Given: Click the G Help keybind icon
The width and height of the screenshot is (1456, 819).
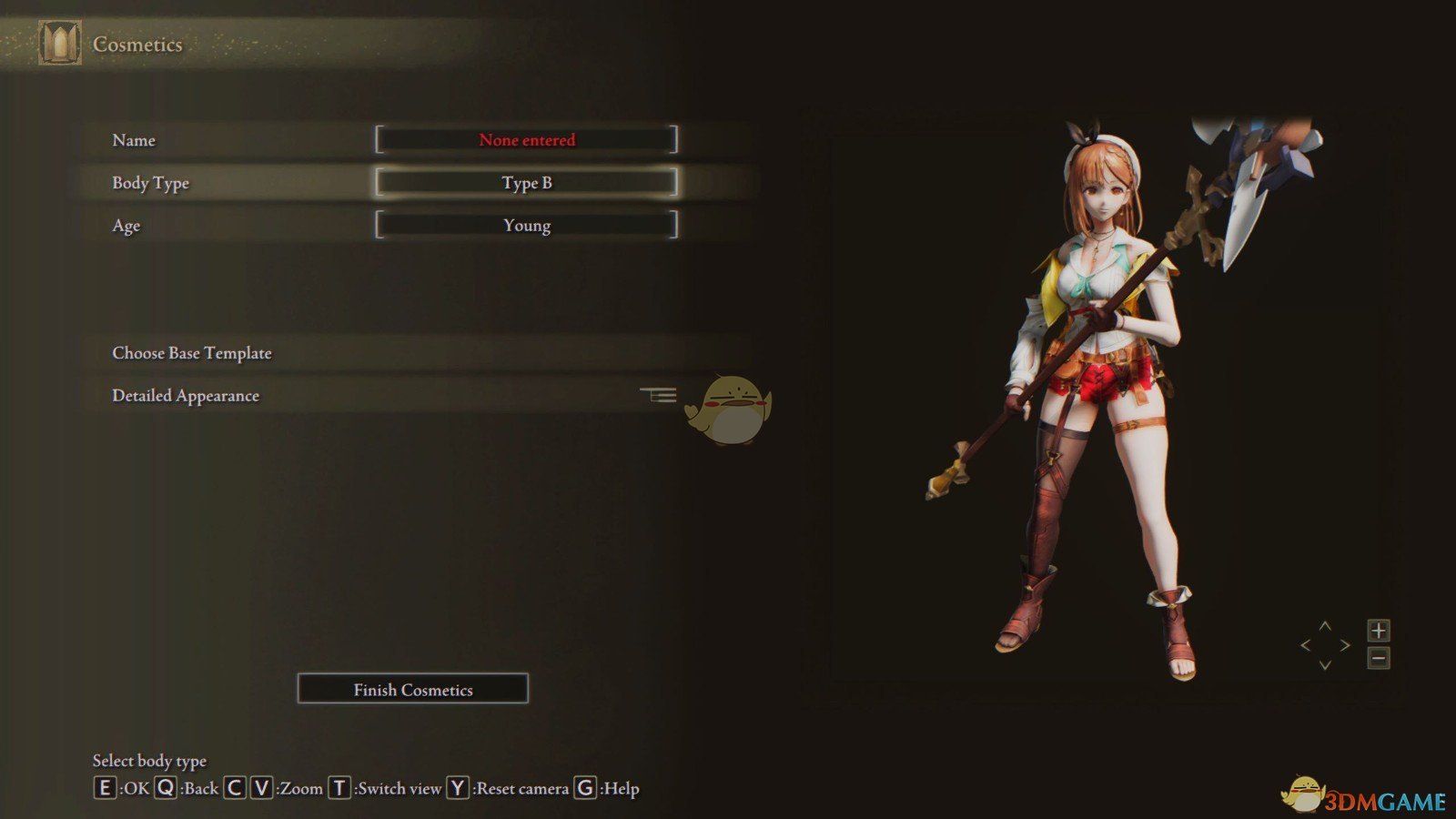Looking at the screenshot, I should click(x=582, y=788).
